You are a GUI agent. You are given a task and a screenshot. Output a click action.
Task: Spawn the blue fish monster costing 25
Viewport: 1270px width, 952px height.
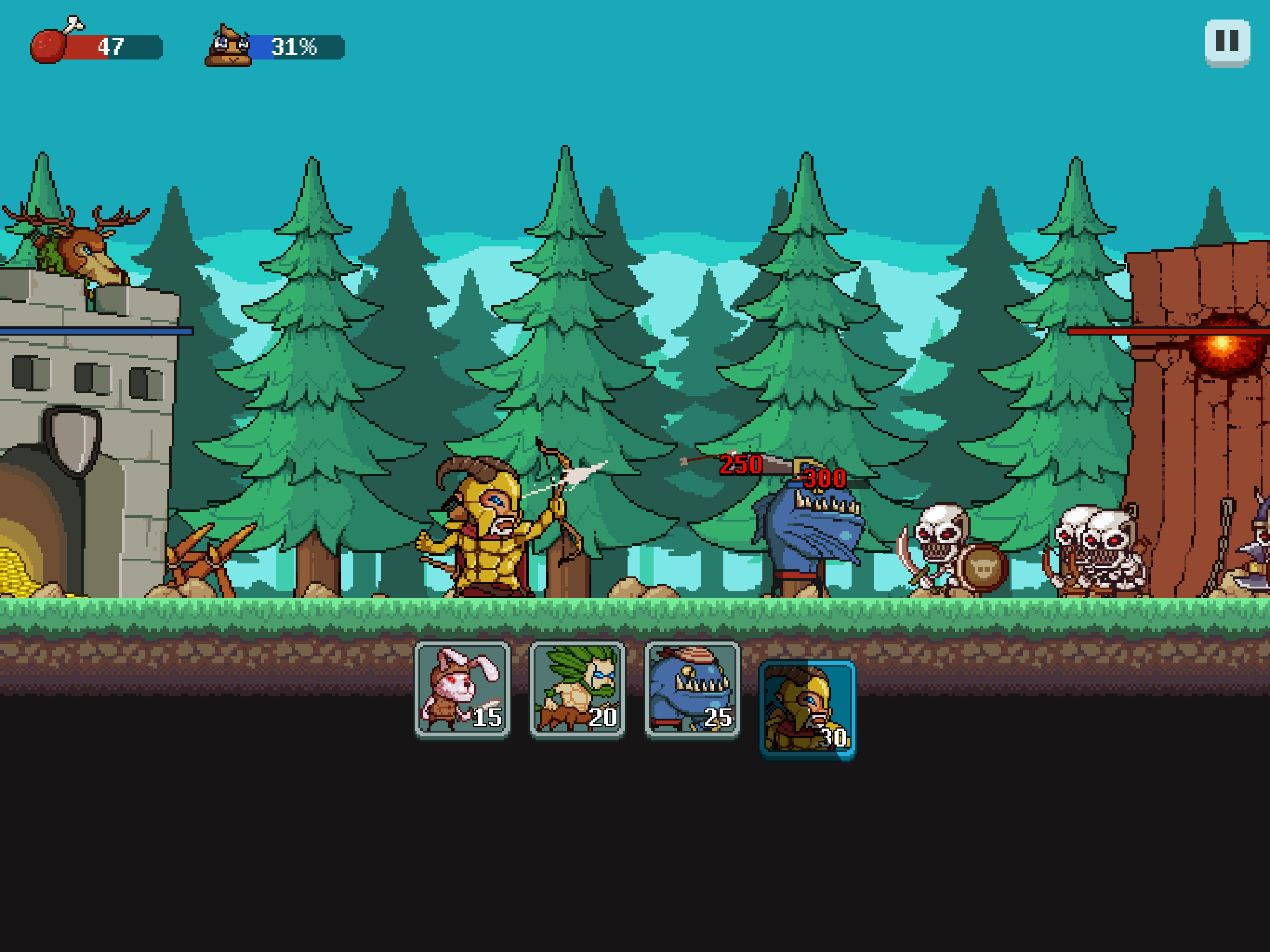[693, 689]
